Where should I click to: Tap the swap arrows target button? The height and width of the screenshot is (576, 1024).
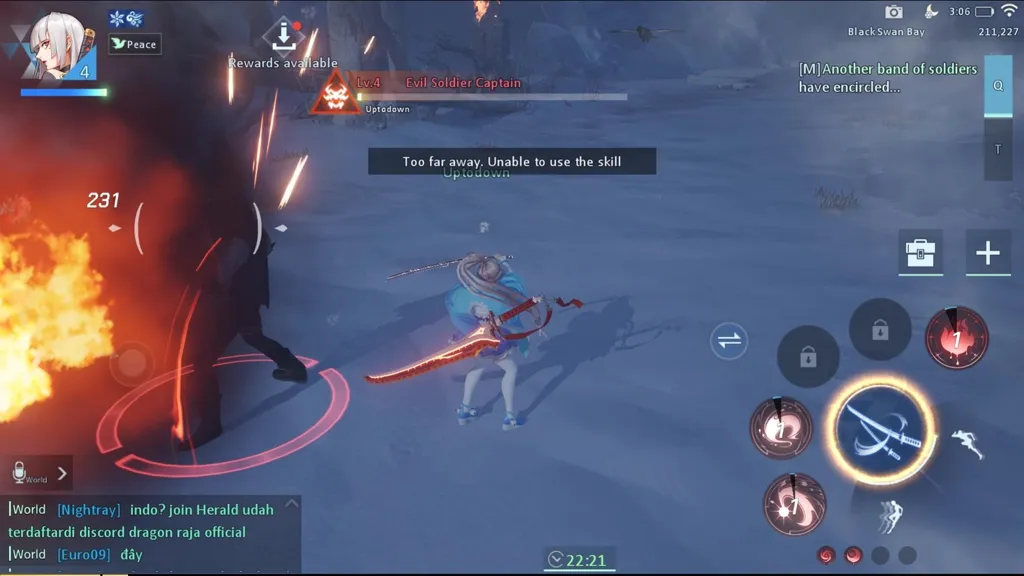click(x=729, y=341)
